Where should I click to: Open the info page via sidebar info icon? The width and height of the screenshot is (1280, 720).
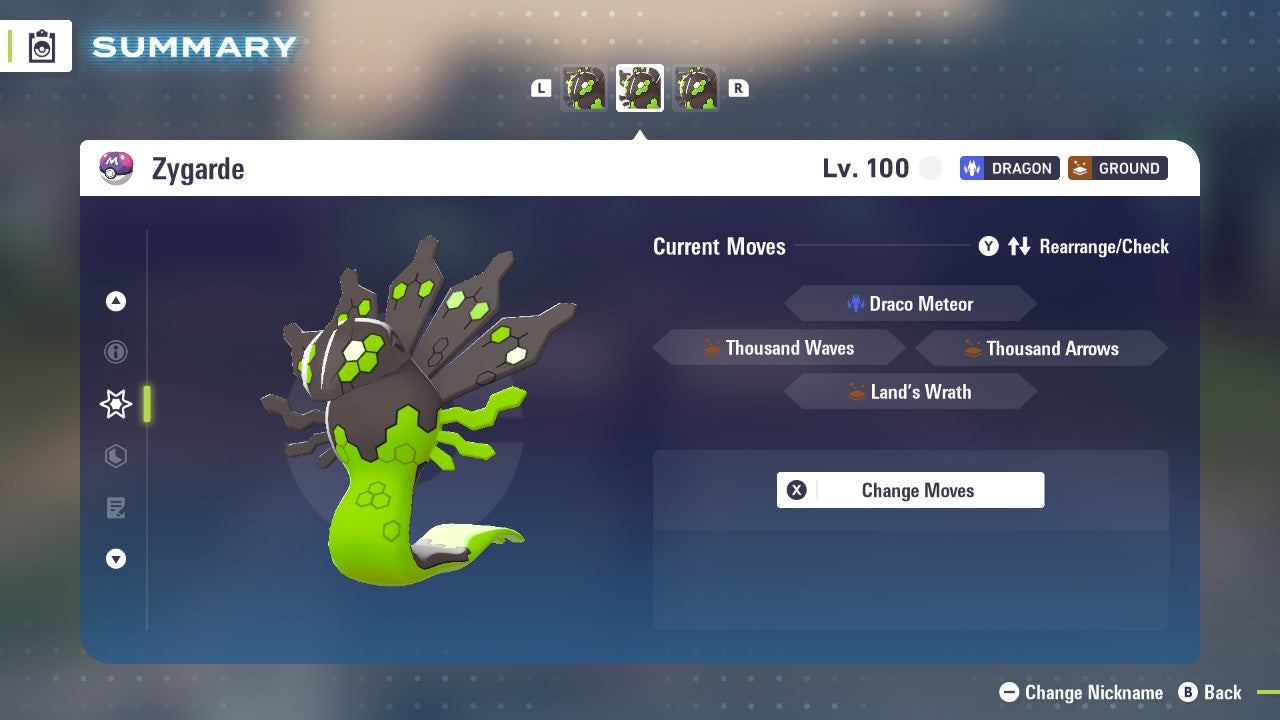[115, 352]
